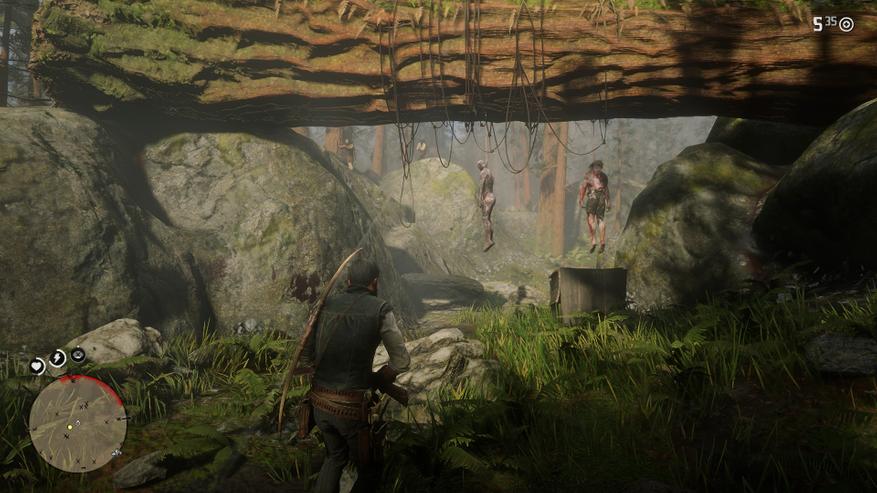This screenshot has height=493, width=877.
Task: Click the Dead Eye core icon
Action: coord(78,354)
